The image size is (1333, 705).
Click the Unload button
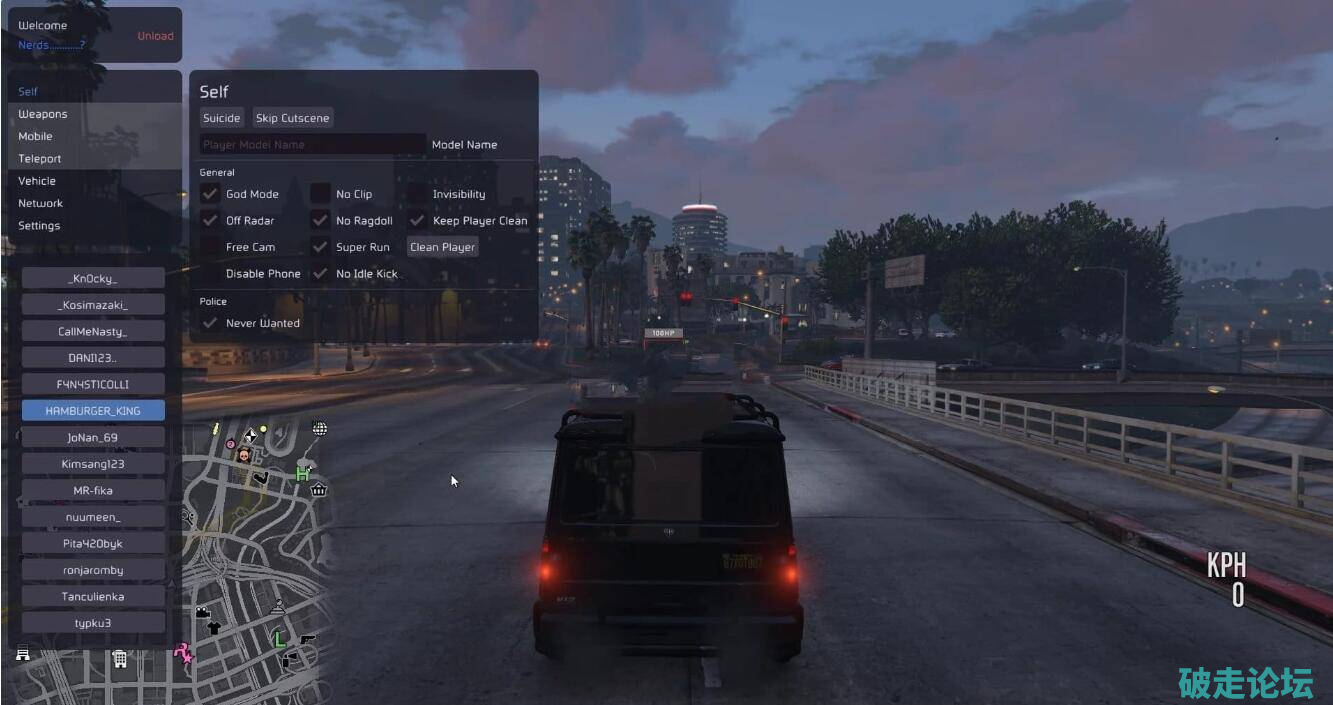tap(155, 36)
